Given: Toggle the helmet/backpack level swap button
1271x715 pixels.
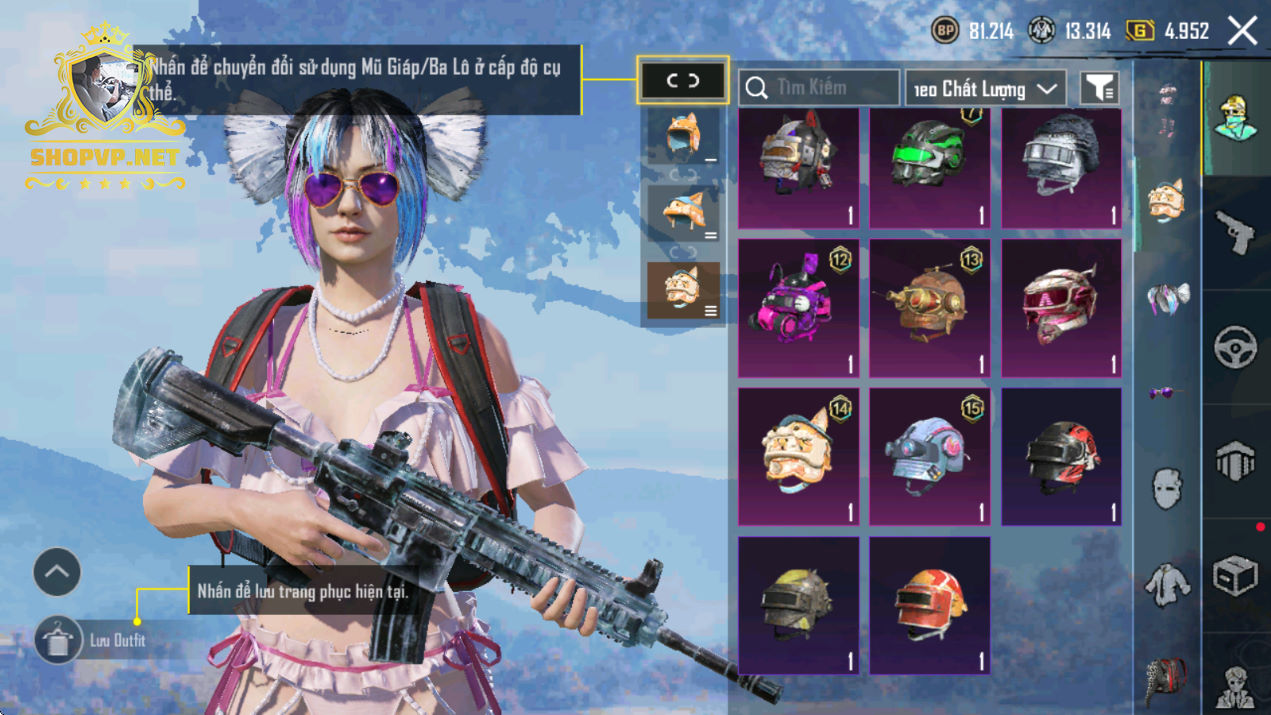Looking at the screenshot, I should [683, 81].
